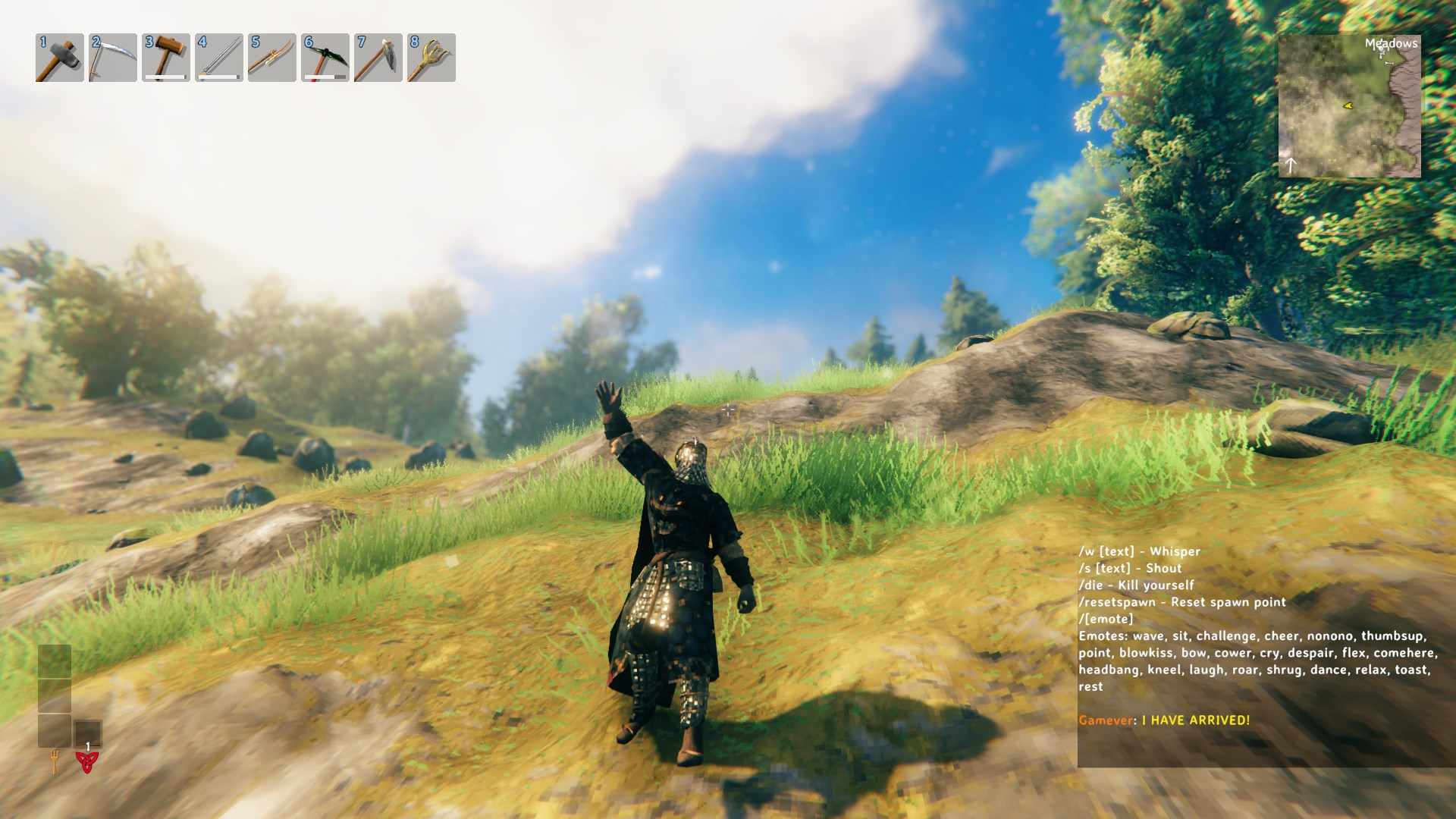Image resolution: width=1456 pixels, height=819 pixels.
Task: Select the hoe in slot 7
Action: (x=378, y=58)
